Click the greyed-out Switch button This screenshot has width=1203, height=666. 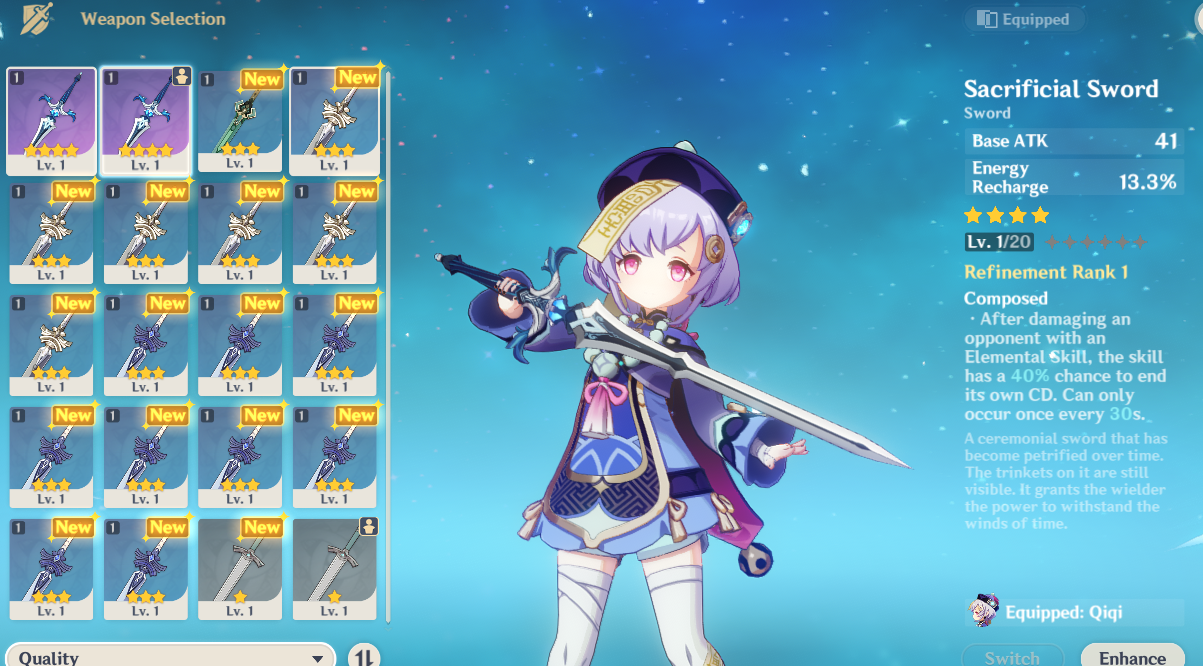click(x=1012, y=656)
